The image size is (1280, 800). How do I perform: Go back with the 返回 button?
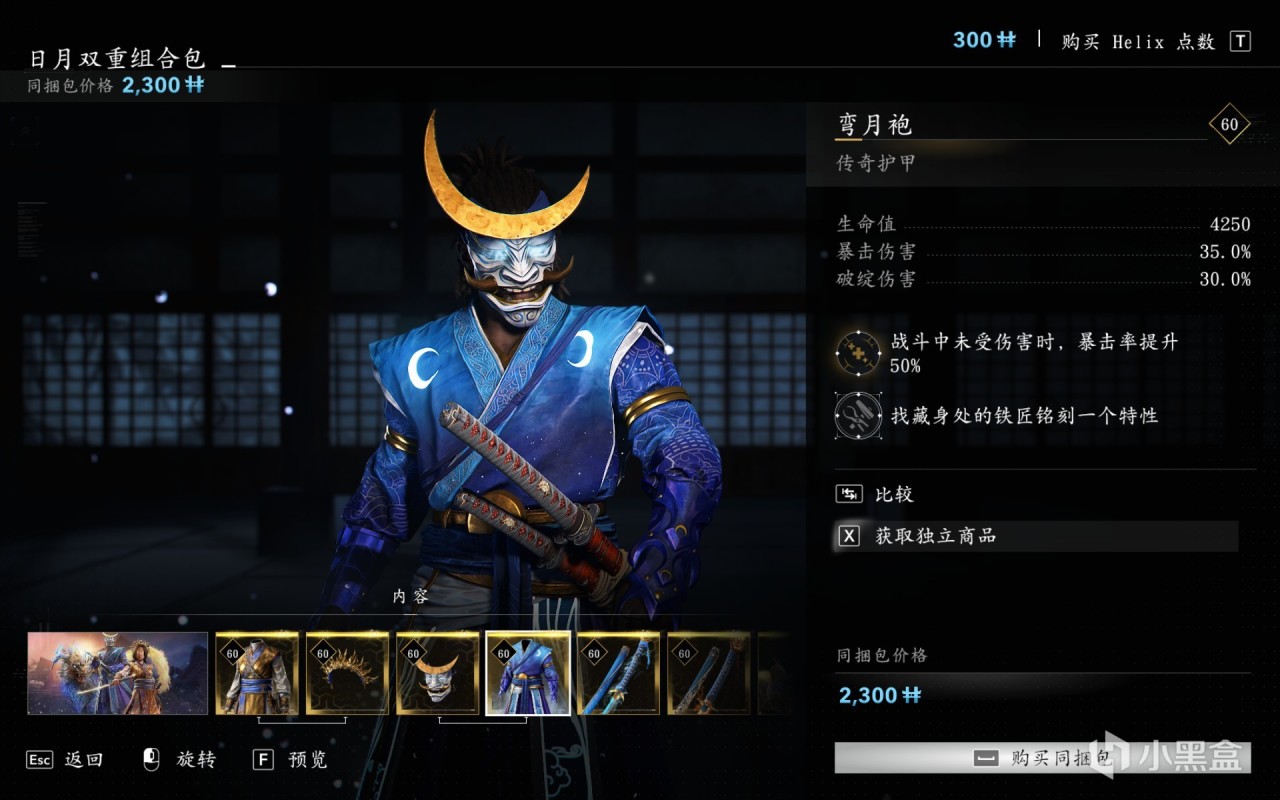click(x=66, y=760)
